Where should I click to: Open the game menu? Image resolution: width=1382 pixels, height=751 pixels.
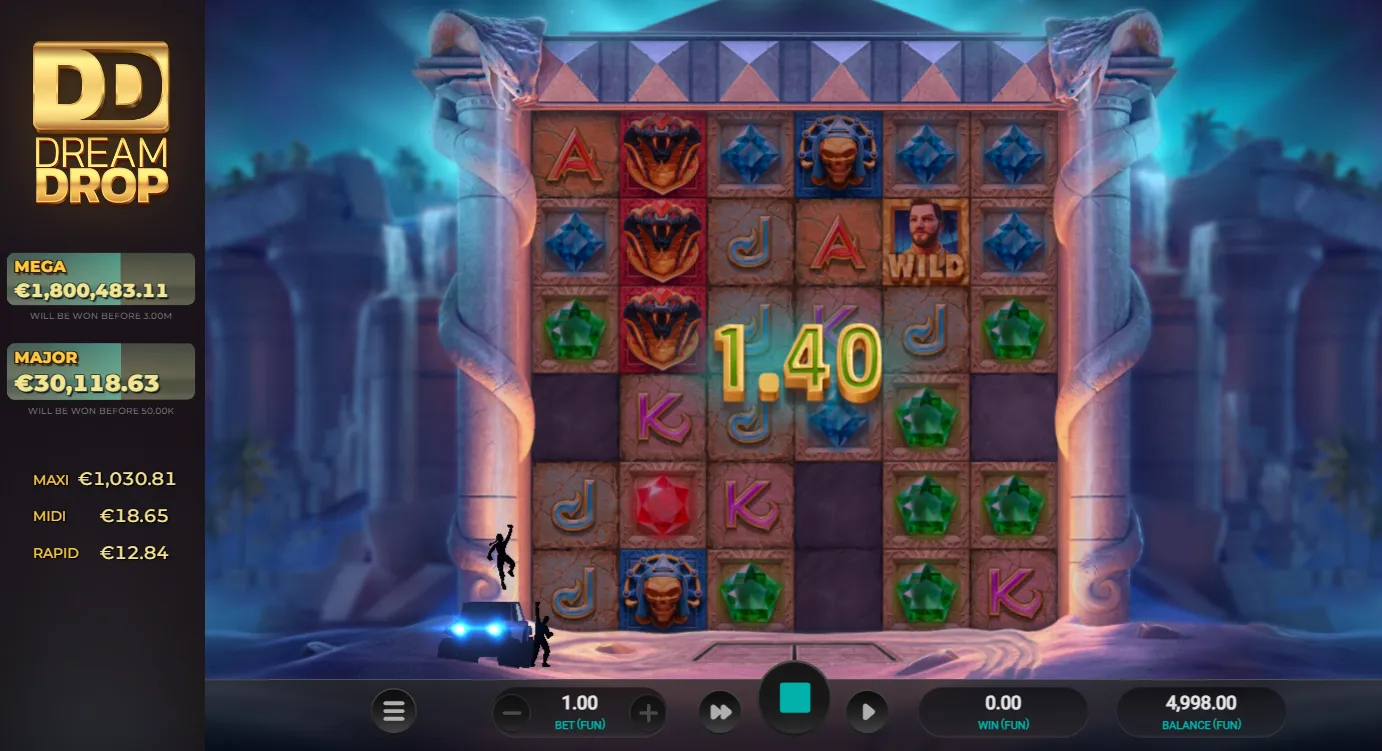point(393,710)
